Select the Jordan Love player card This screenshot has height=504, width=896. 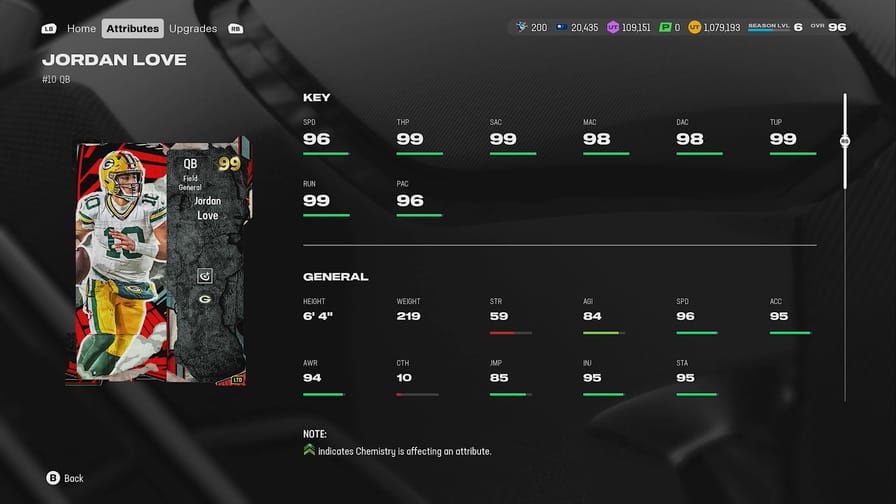click(161, 262)
